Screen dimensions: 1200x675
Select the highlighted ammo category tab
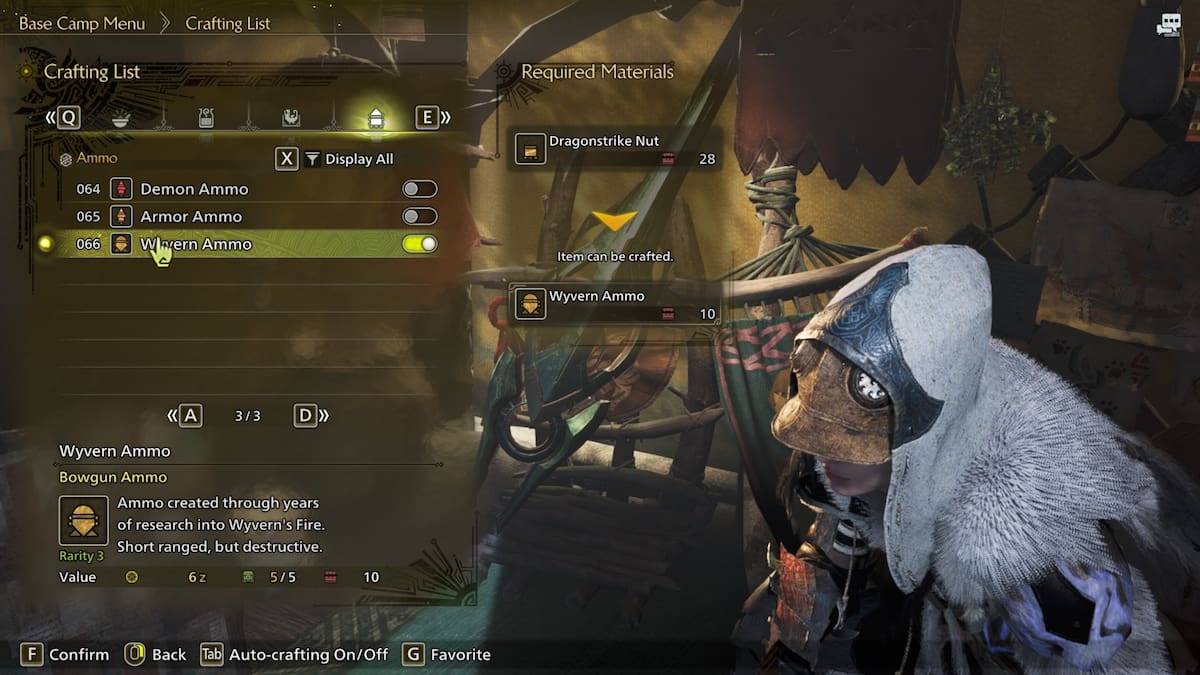coord(376,118)
